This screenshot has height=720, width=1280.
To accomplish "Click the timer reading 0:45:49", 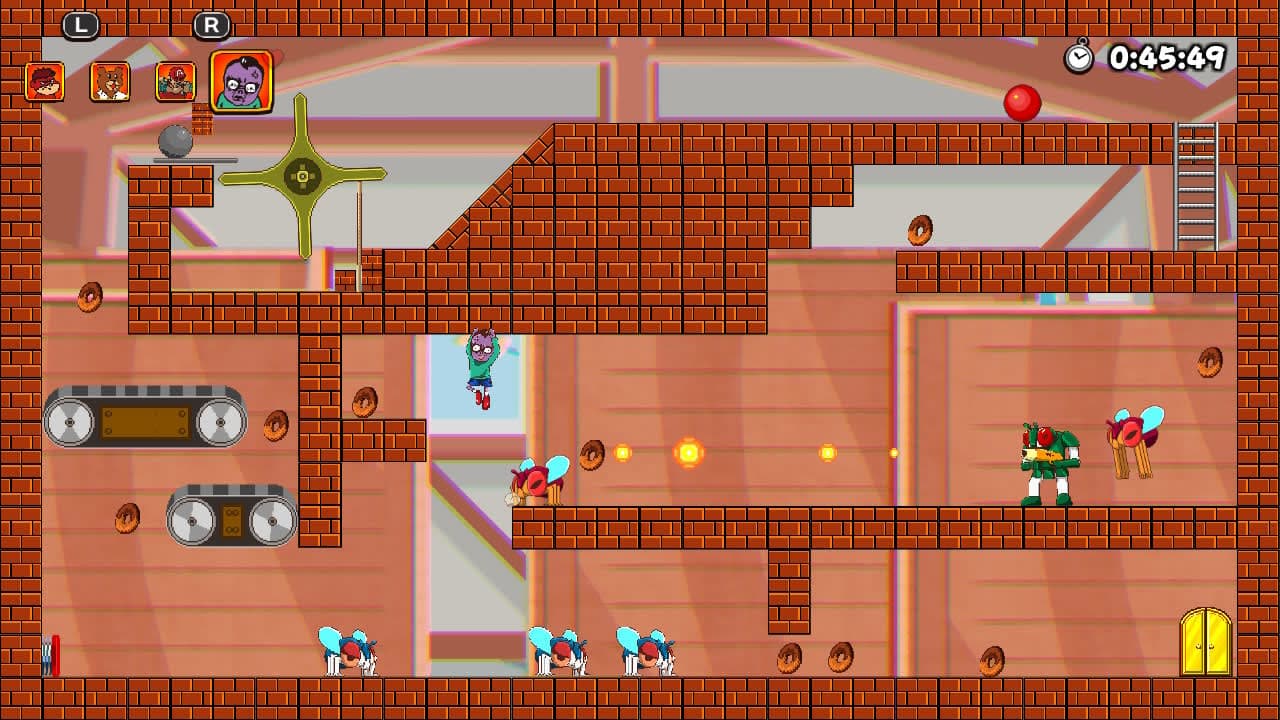I will 1168,58.
